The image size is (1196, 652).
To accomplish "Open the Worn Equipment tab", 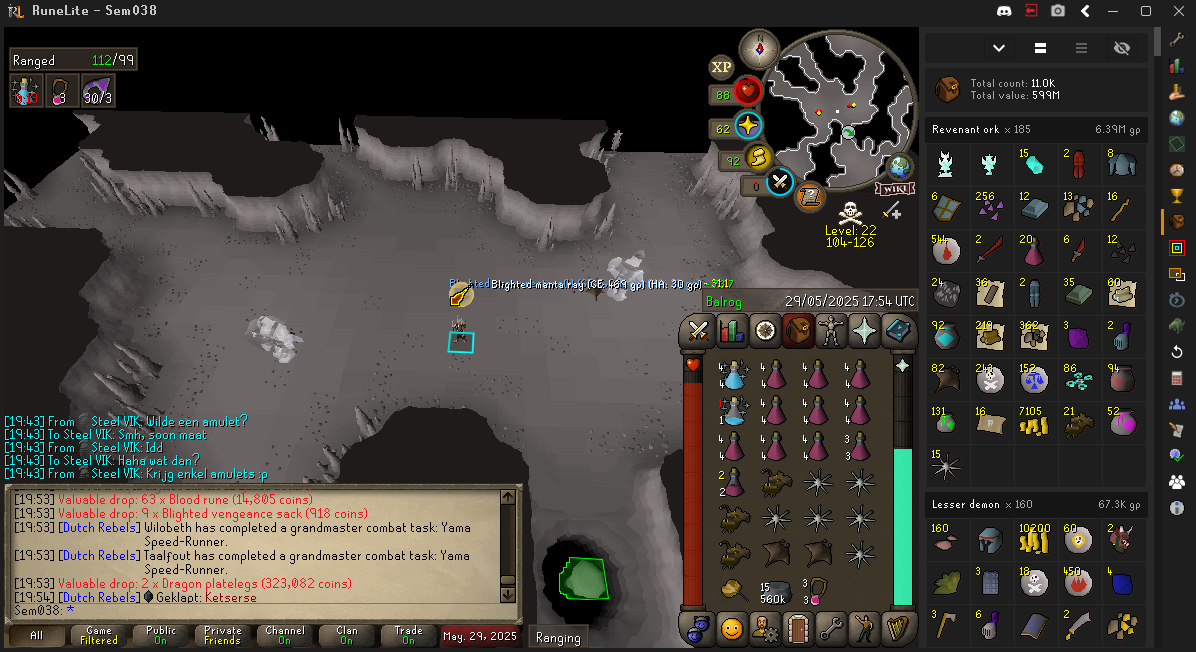I will coord(831,330).
